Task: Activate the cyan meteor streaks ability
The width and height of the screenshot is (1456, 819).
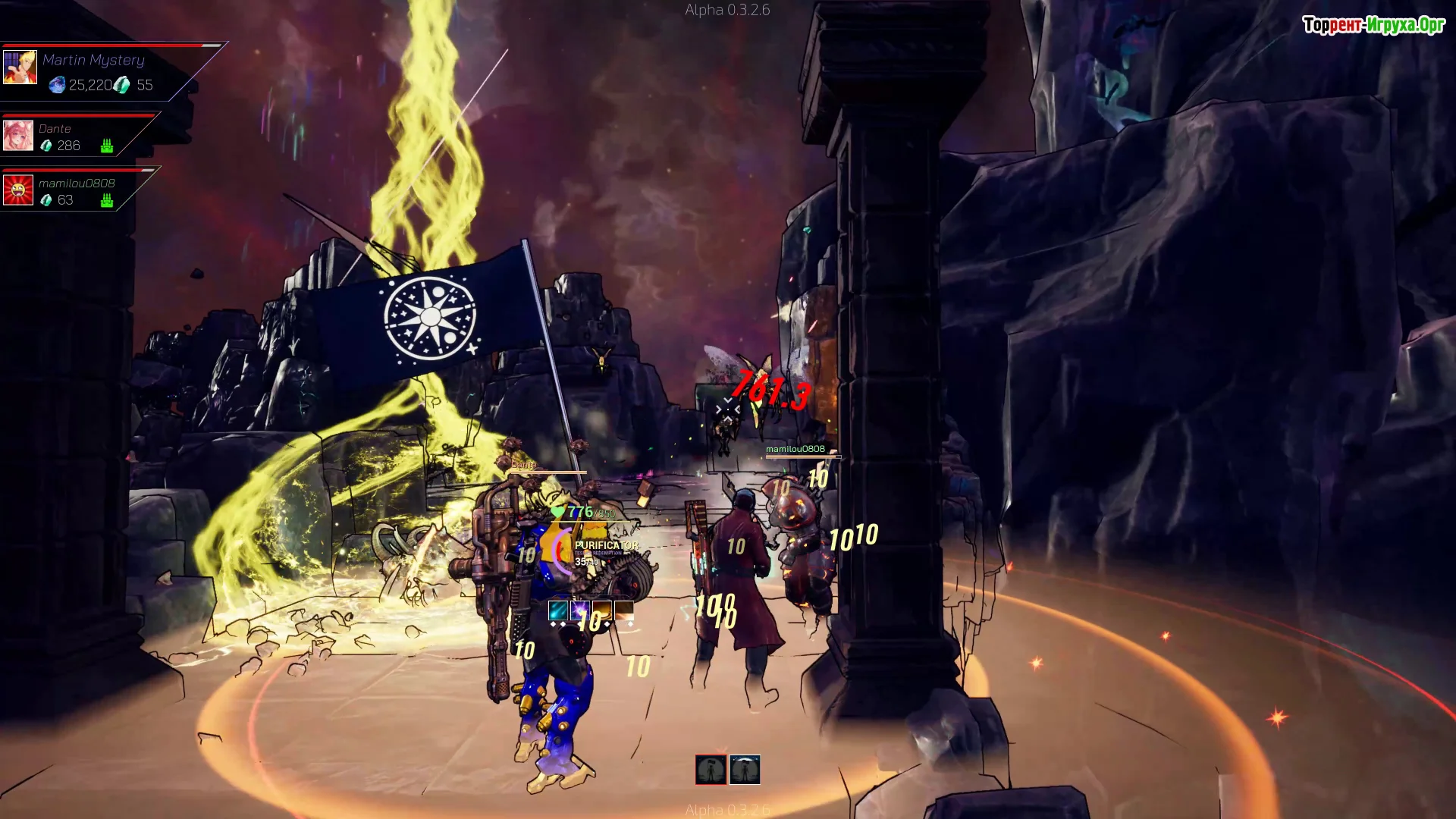Action: click(558, 610)
